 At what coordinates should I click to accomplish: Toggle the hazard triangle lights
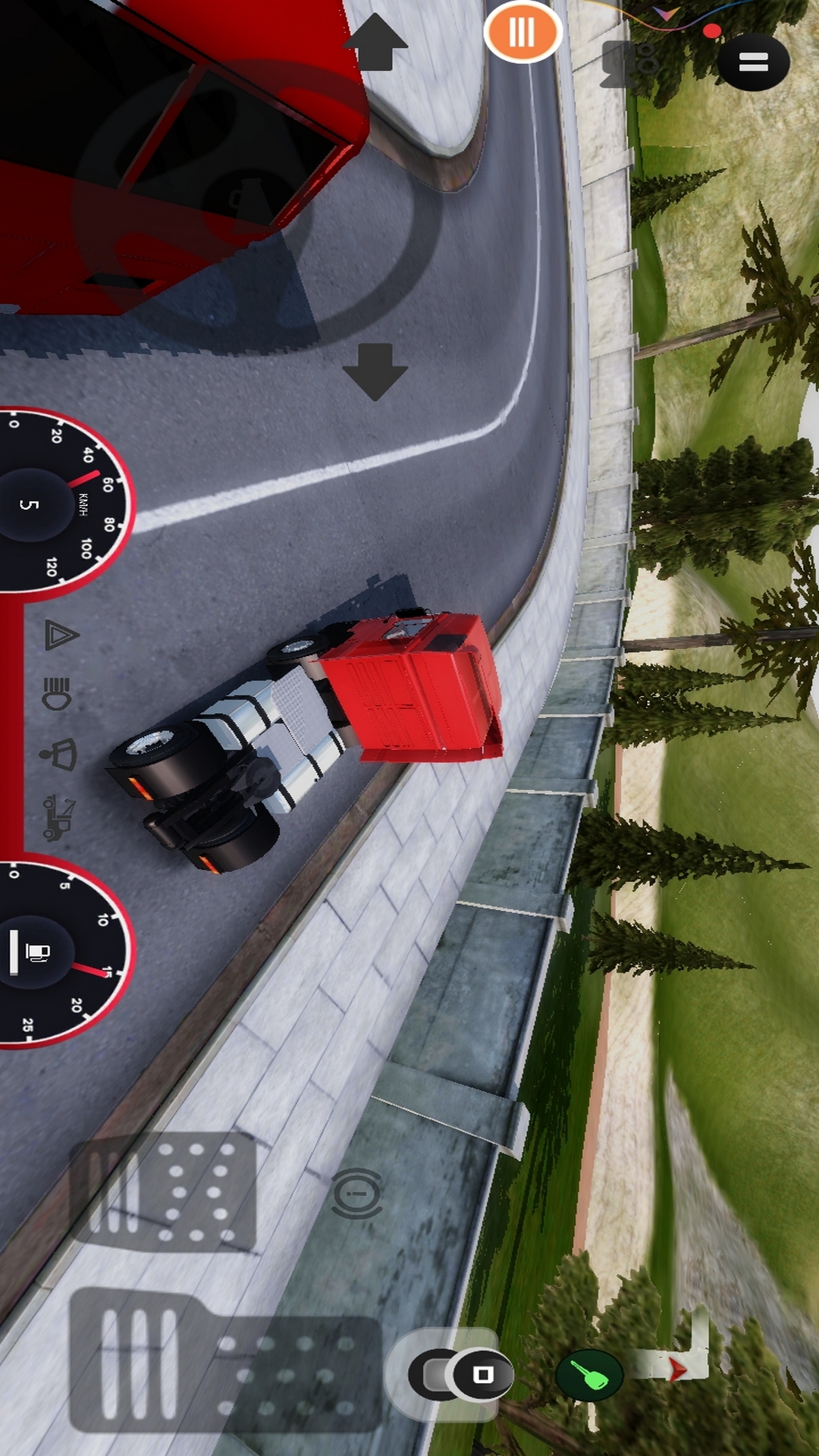[61, 635]
